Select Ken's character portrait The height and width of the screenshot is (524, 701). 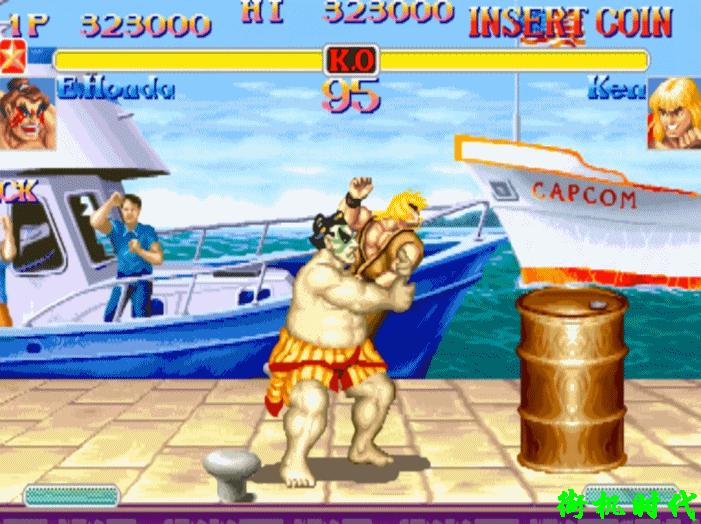pos(673,114)
